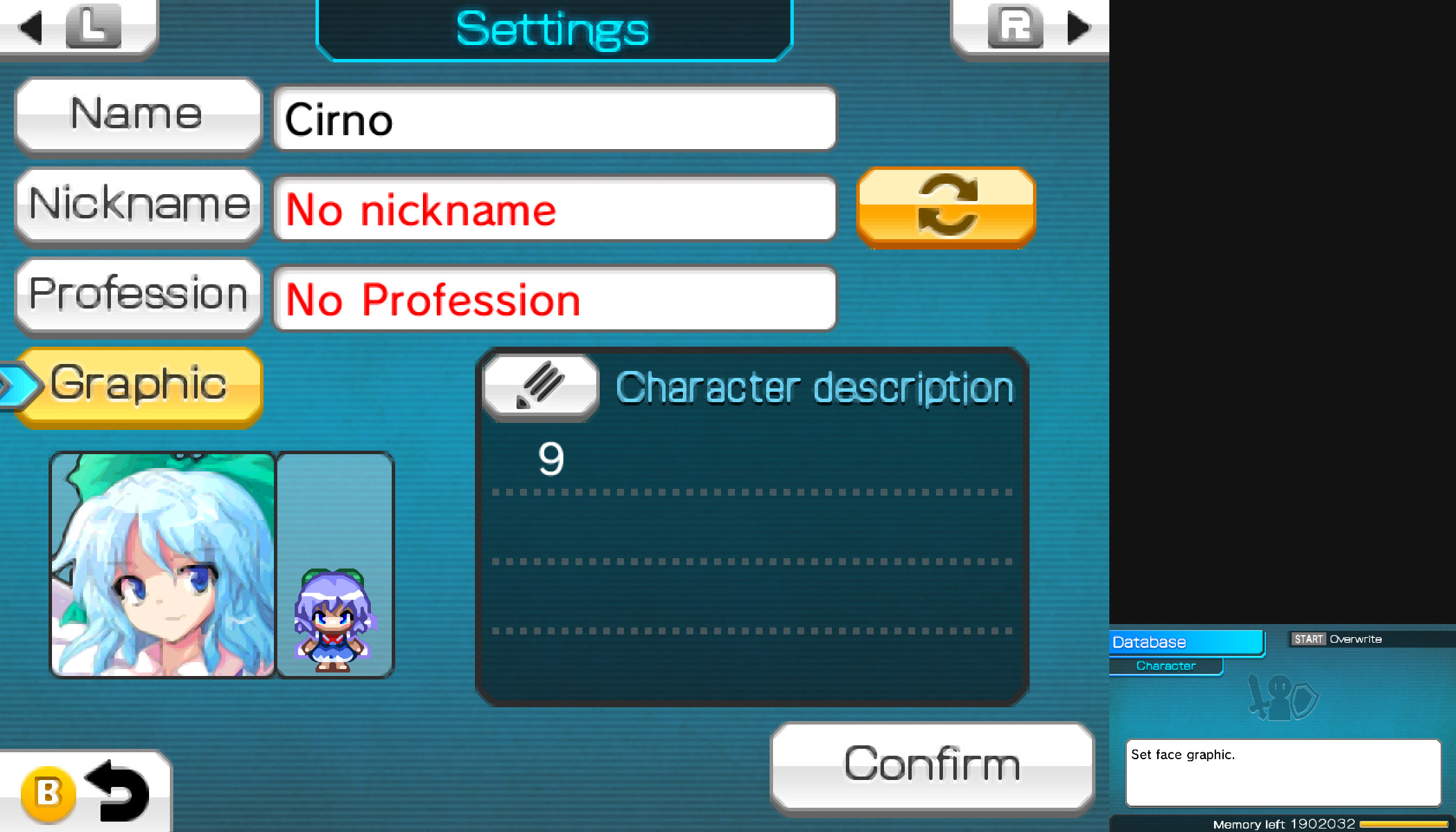The height and width of the screenshot is (832, 1456).
Task: Open the Name field for Cirno
Action: coord(555,118)
